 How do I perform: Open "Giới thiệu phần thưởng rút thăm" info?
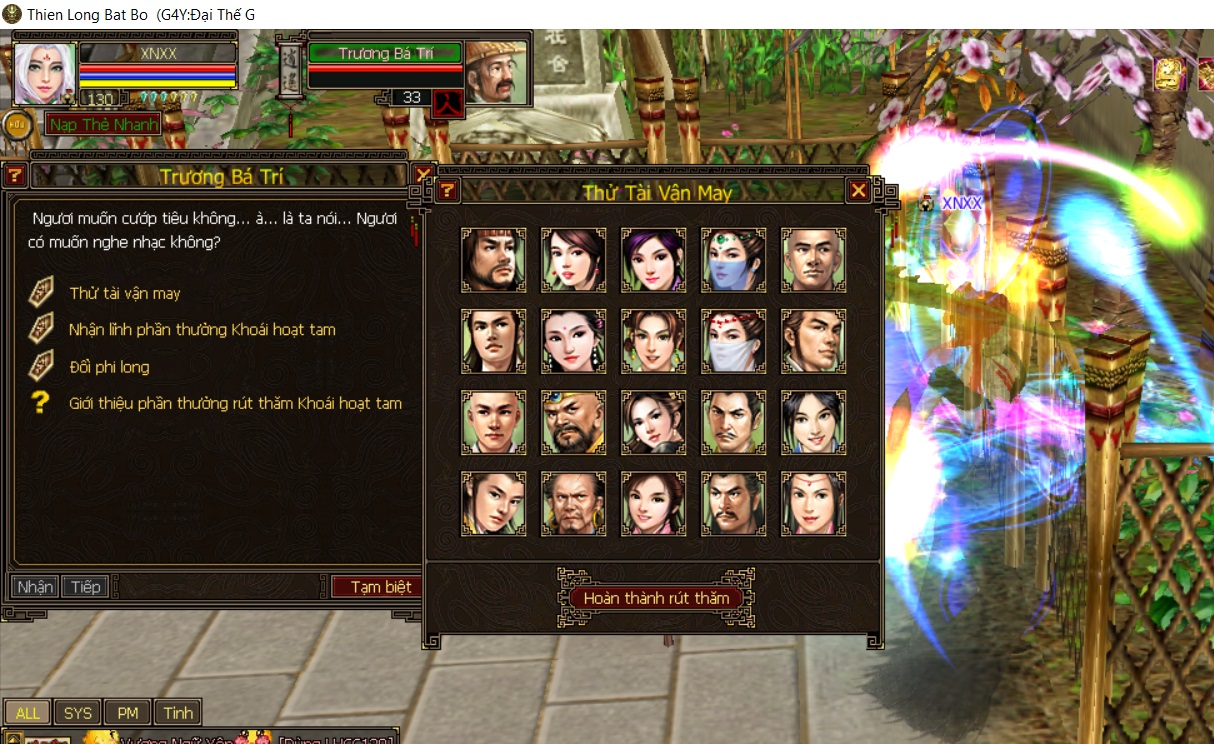coord(235,404)
